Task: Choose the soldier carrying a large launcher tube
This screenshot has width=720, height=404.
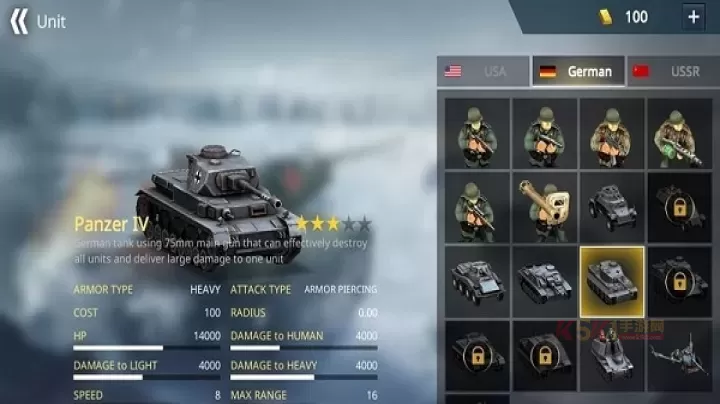Action: 544,208
